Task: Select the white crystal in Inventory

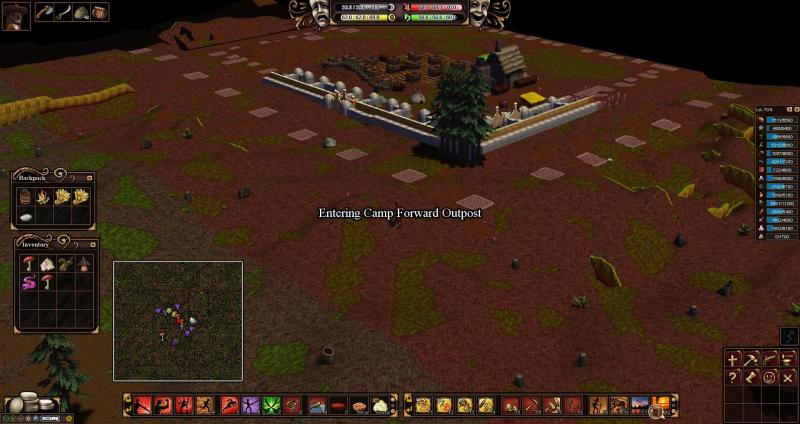Action: 44,264
